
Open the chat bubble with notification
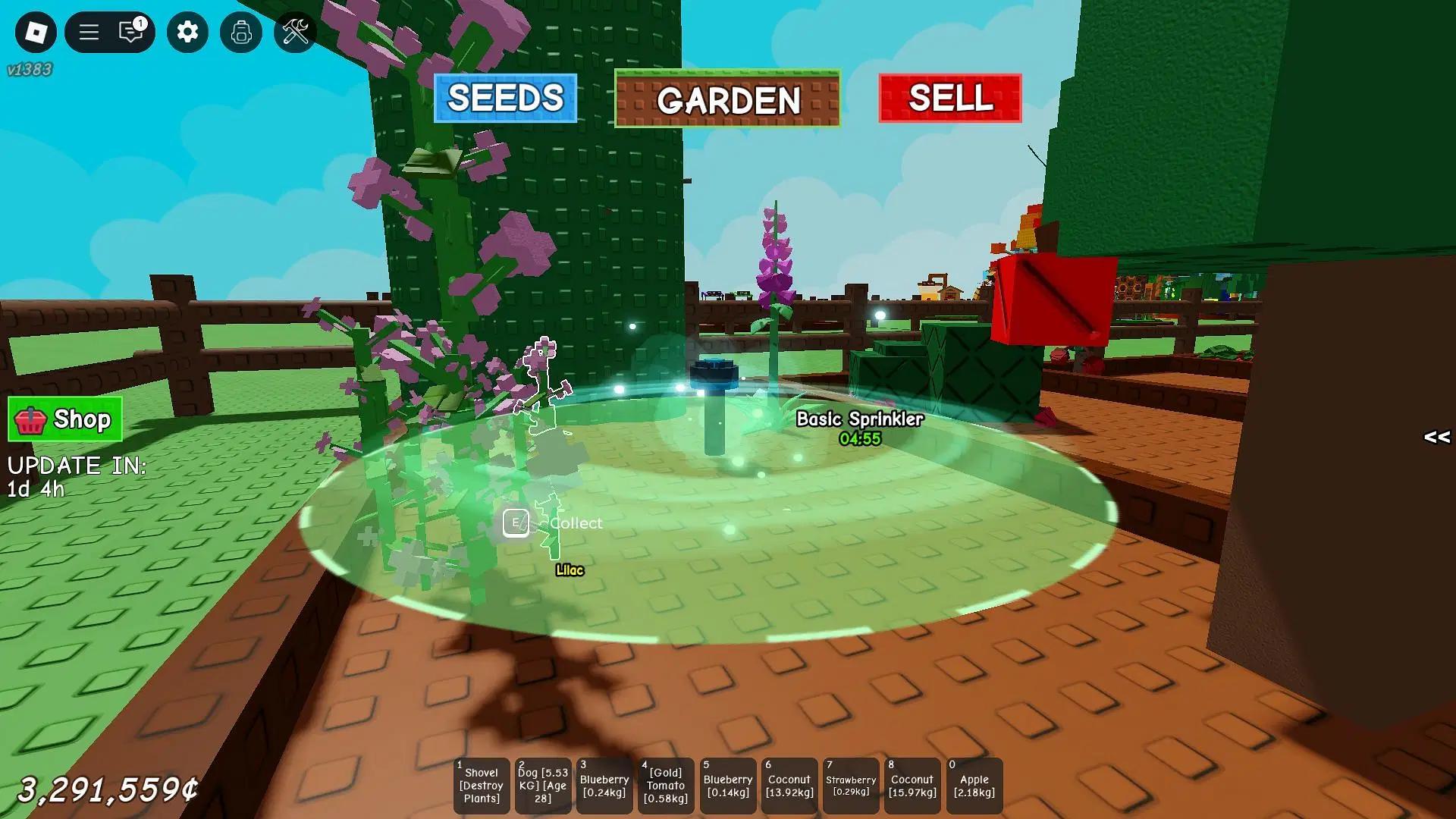(x=129, y=33)
